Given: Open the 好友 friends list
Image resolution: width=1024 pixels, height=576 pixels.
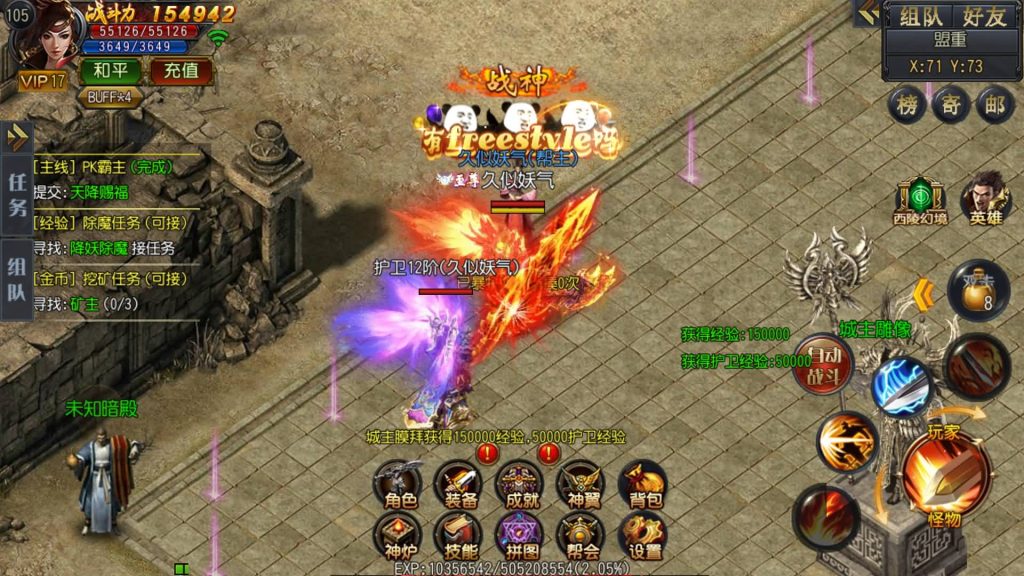Looking at the screenshot, I should (x=985, y=17).
